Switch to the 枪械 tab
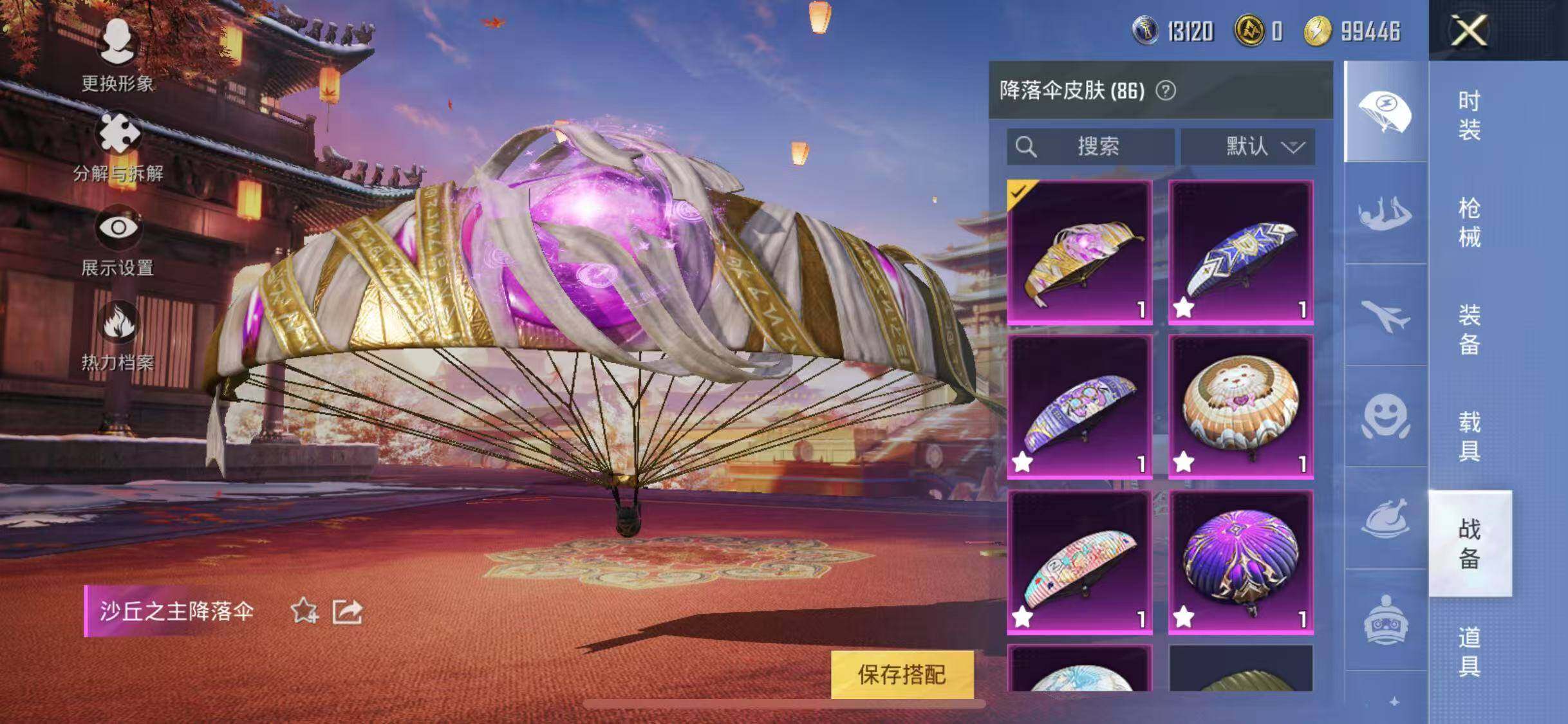The height and width of the screenshot is (724, 1568). click(x=1469, y=223)
